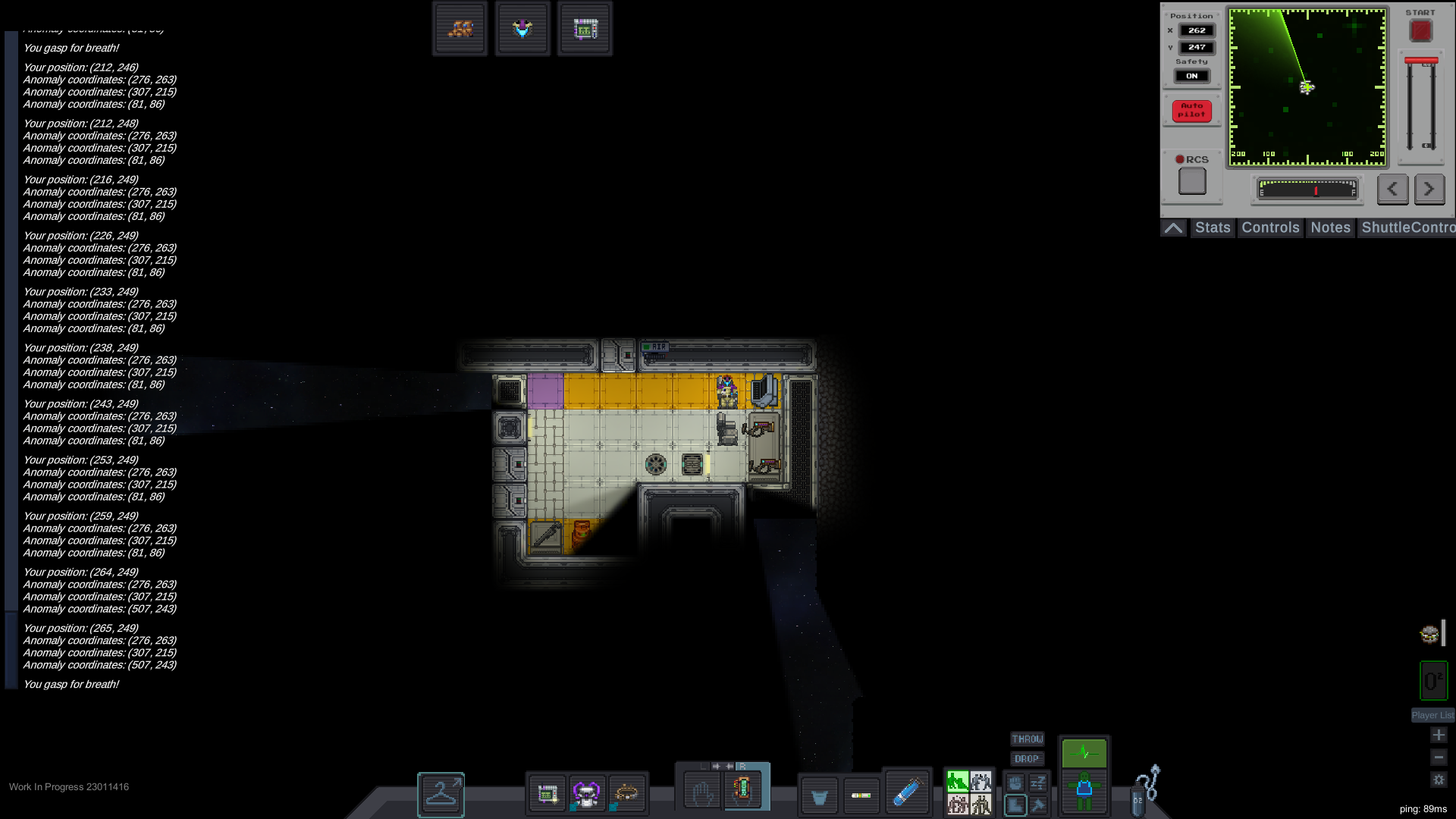Toggle the shuttle Safety switch off

point(1192,74)
